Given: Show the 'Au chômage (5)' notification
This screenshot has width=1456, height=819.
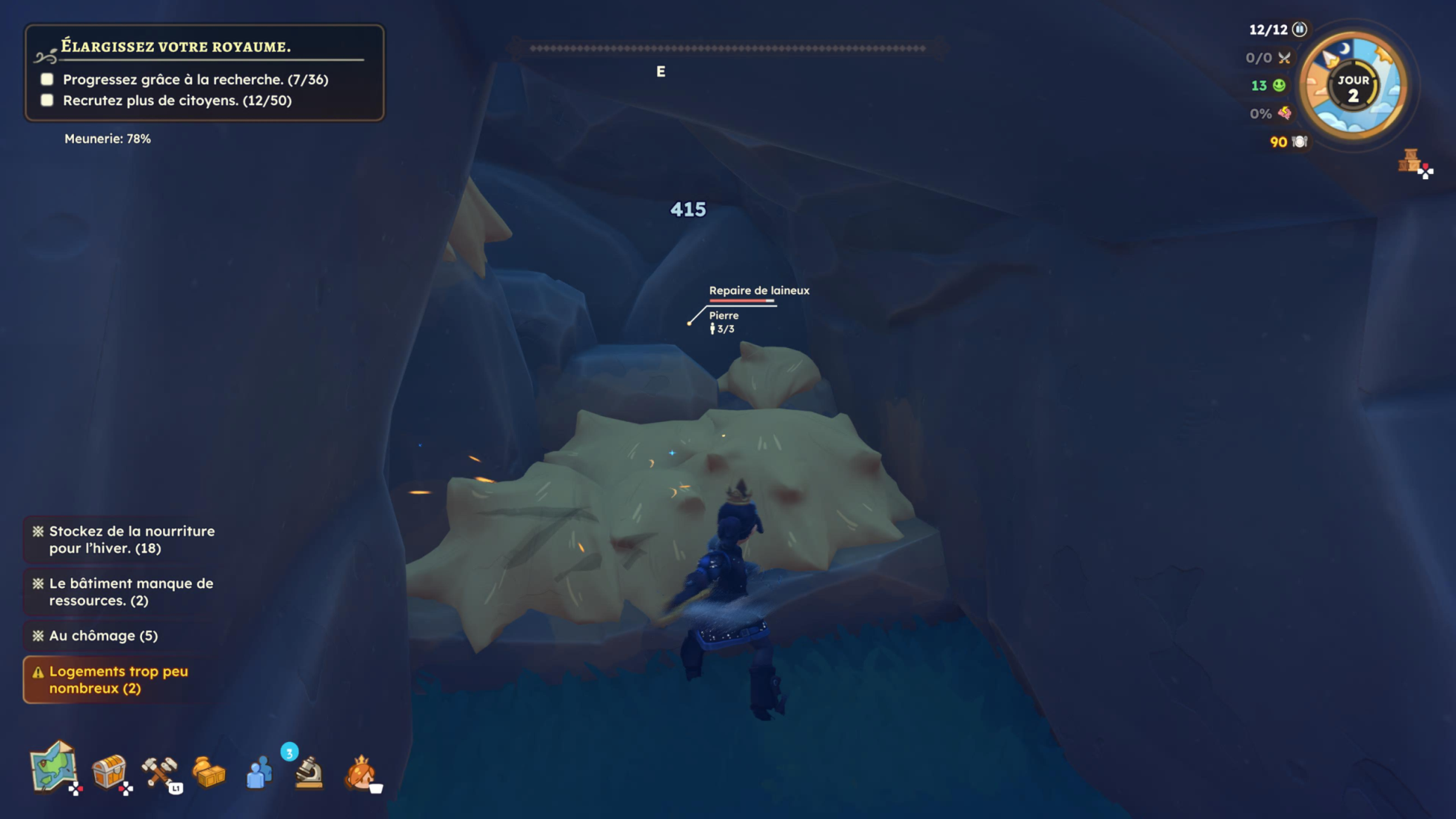Looking at the screenshot, I should tap(102, 635).
